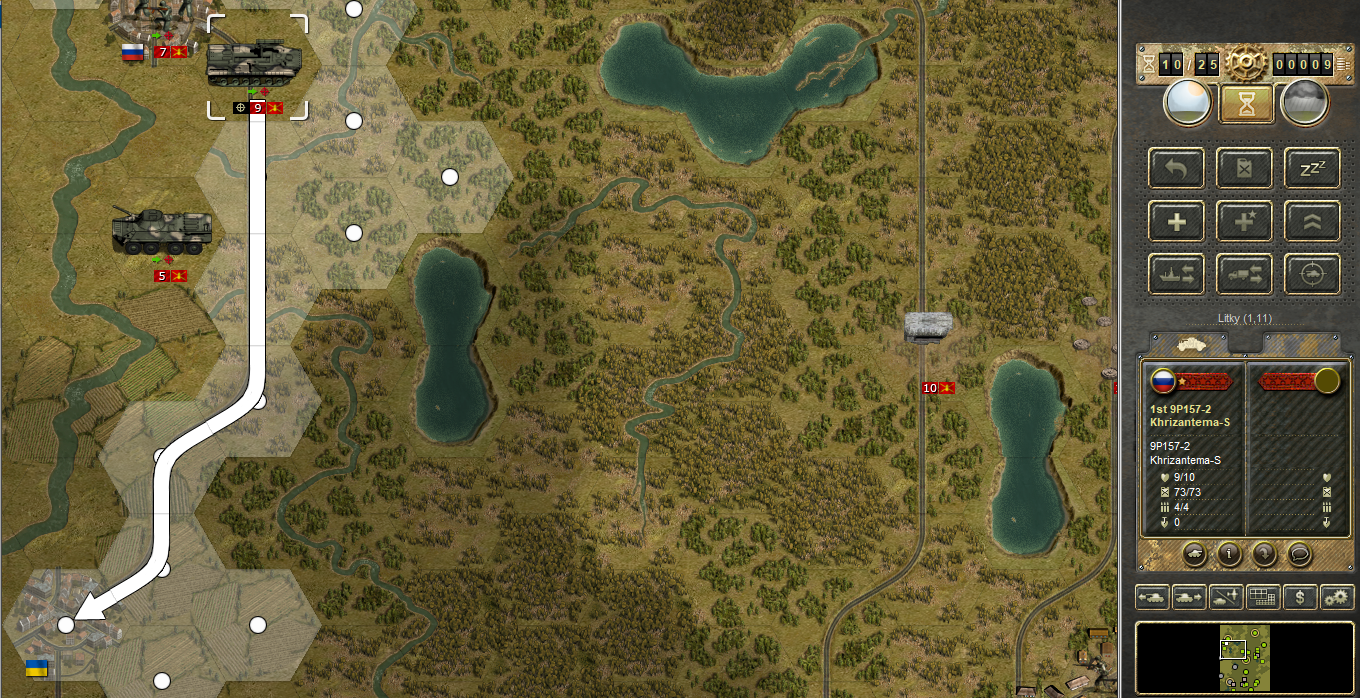Open the unit info 'i' round button
This screenshot has height=698, width=1360.
(x=1229, y=552)
